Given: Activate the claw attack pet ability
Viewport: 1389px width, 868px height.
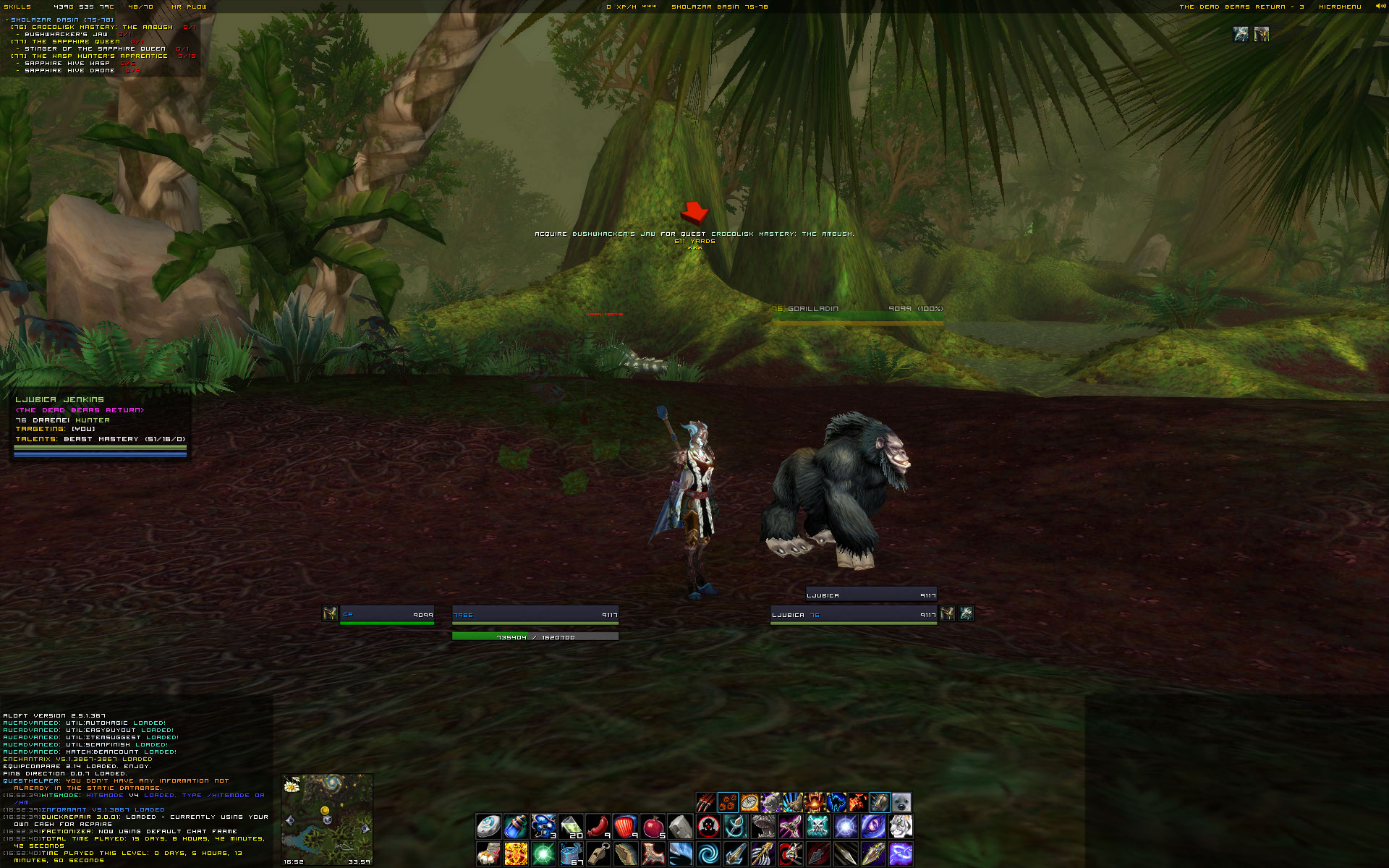Looking at the screenshot, I should tap(706, 802).
